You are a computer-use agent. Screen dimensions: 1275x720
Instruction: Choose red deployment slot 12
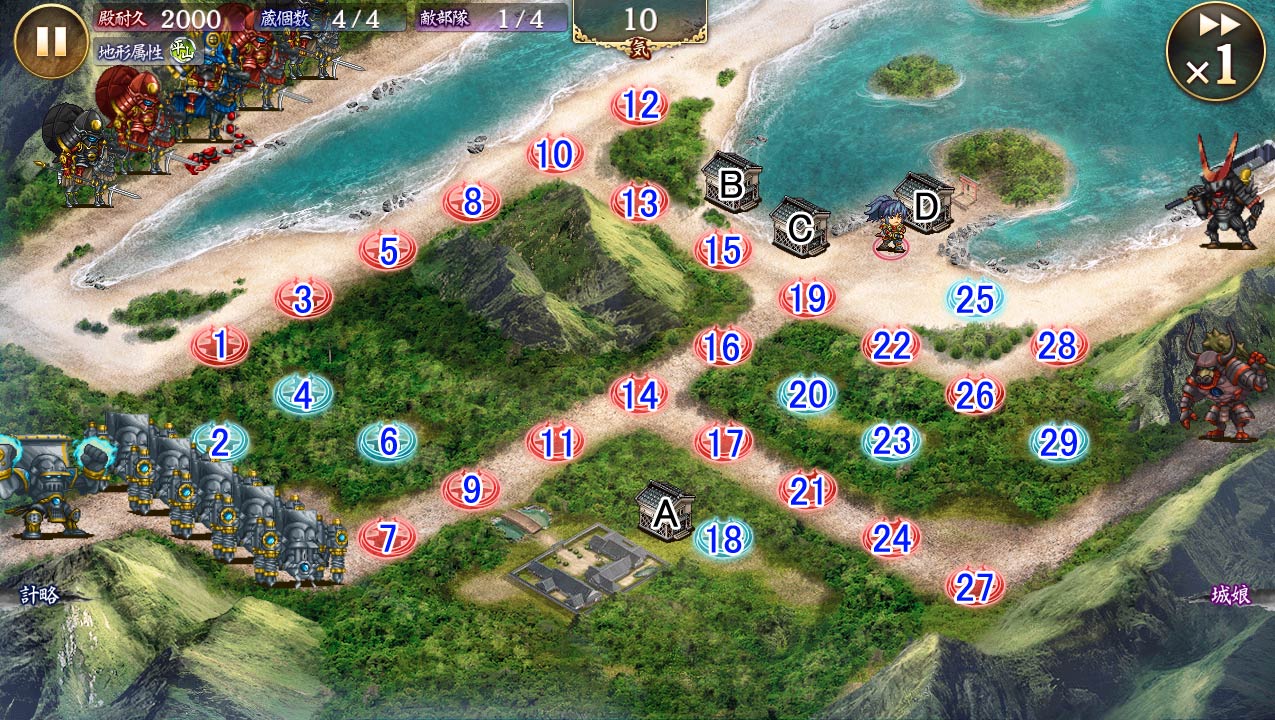(640, 105)
